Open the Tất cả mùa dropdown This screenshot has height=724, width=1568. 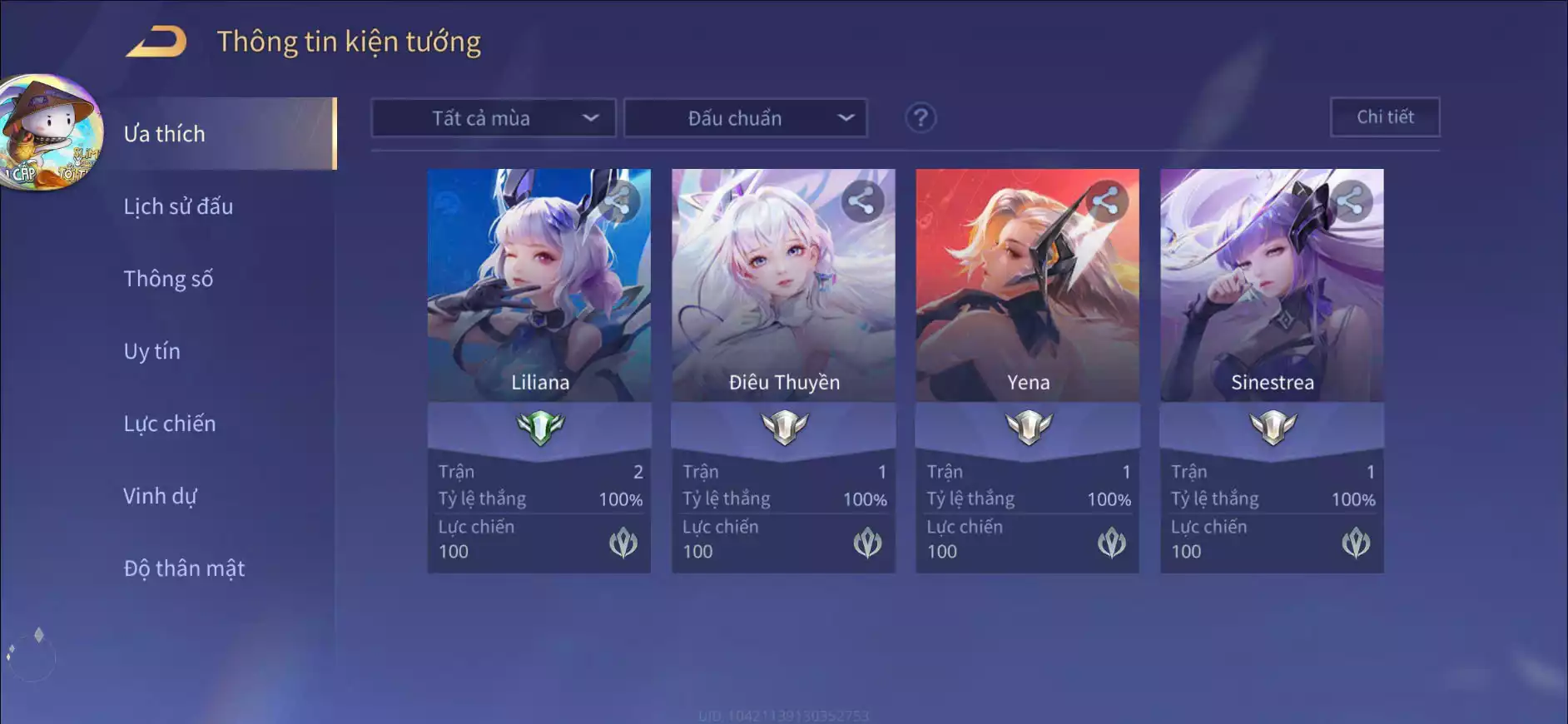[x=493, y=118]
